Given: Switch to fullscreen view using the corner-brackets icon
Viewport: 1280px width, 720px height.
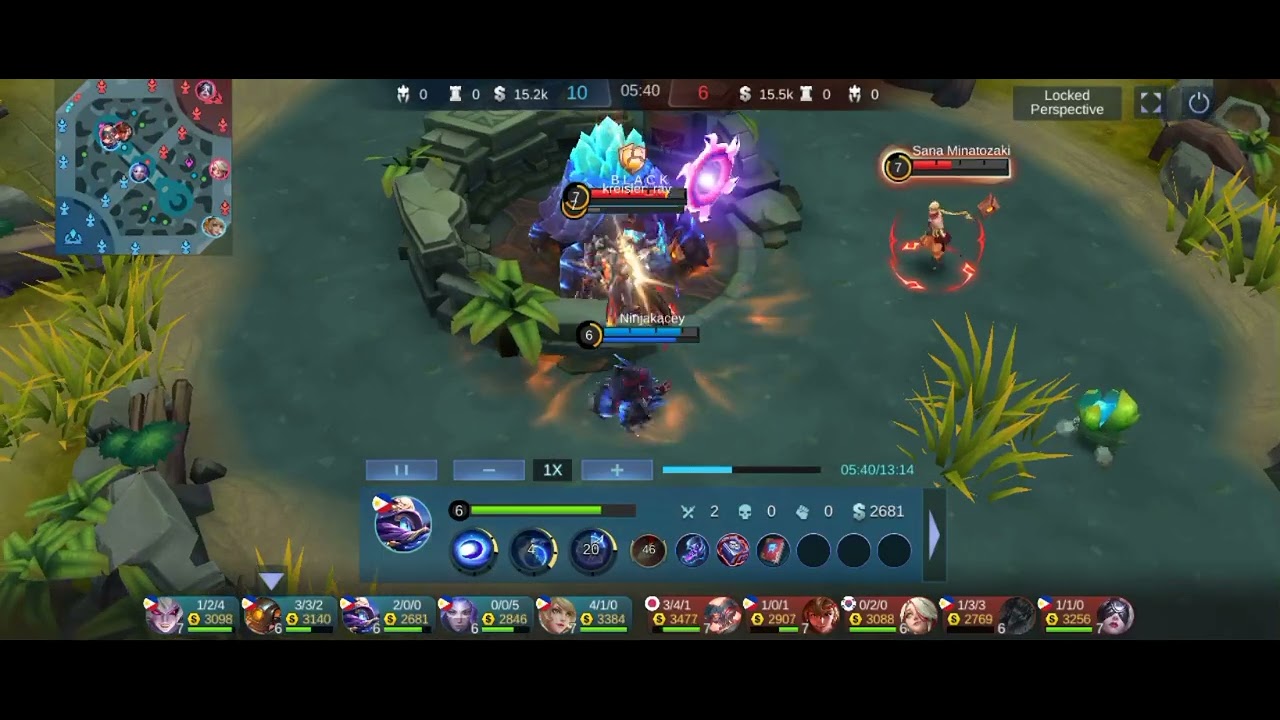Looking at the screenshot, I should [1151, 103].
